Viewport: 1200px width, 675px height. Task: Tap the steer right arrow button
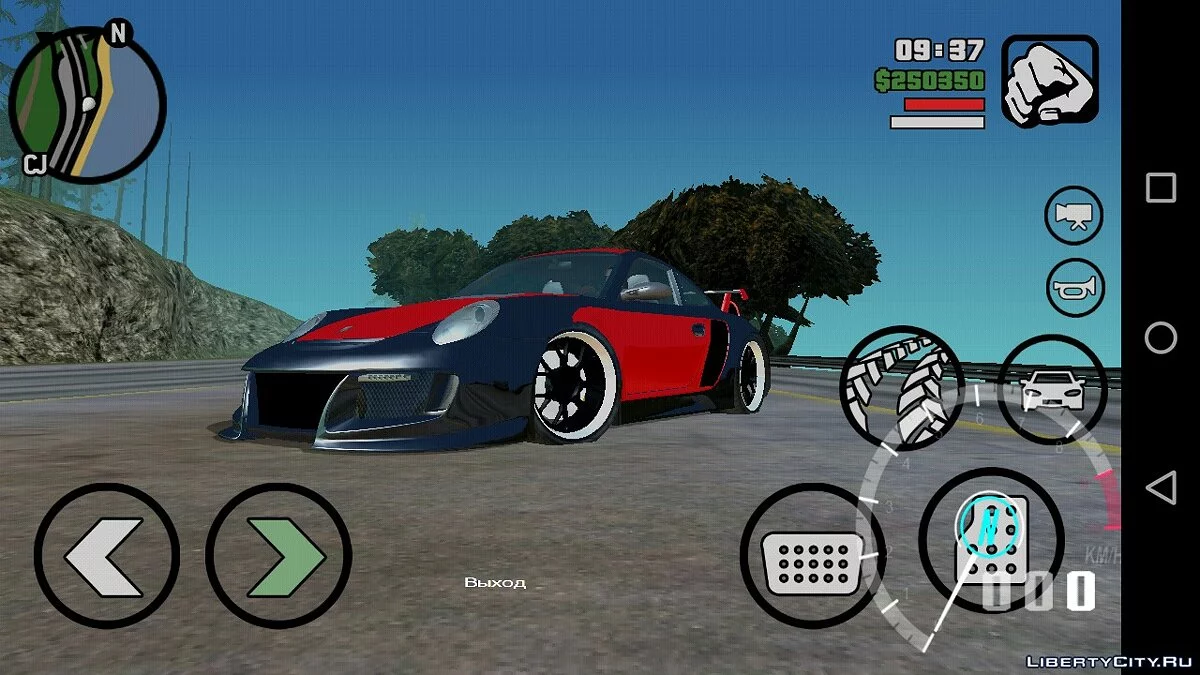pos(278,554)
